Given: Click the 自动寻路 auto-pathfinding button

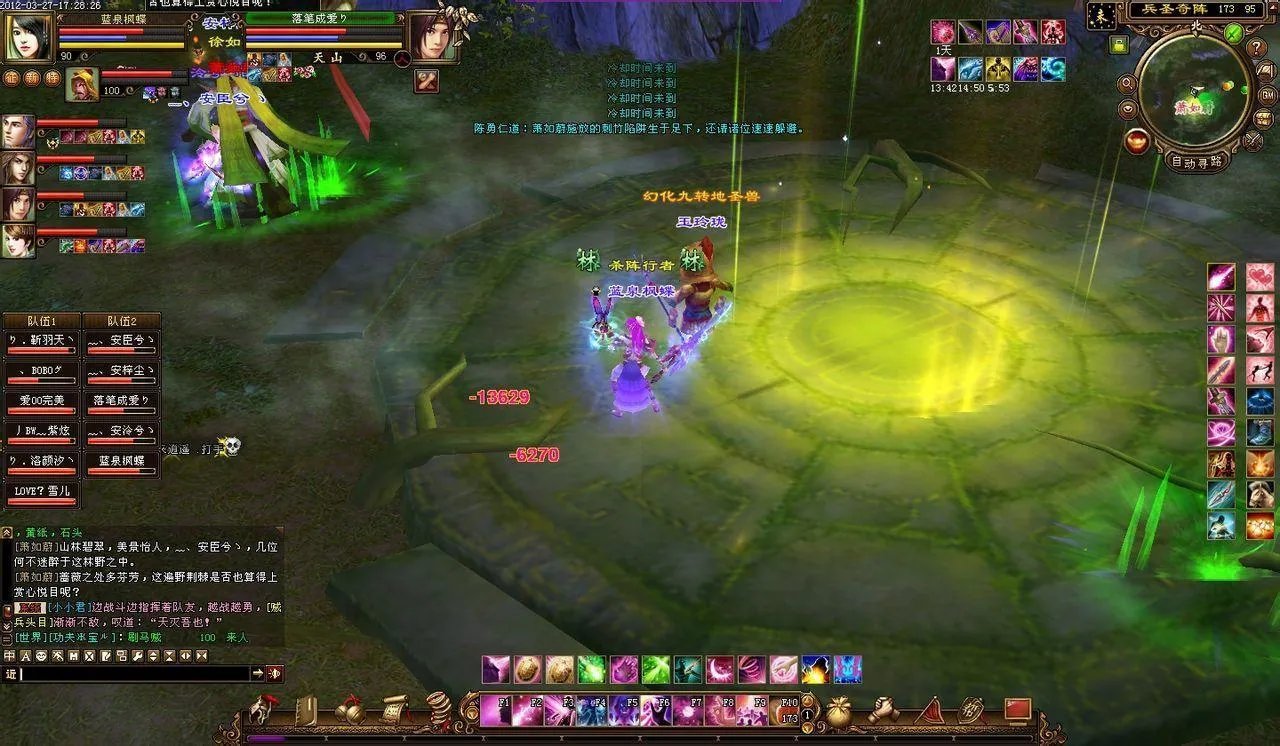Looking at the screenshot, I should pyautogui.click(x=1196, y=162).
